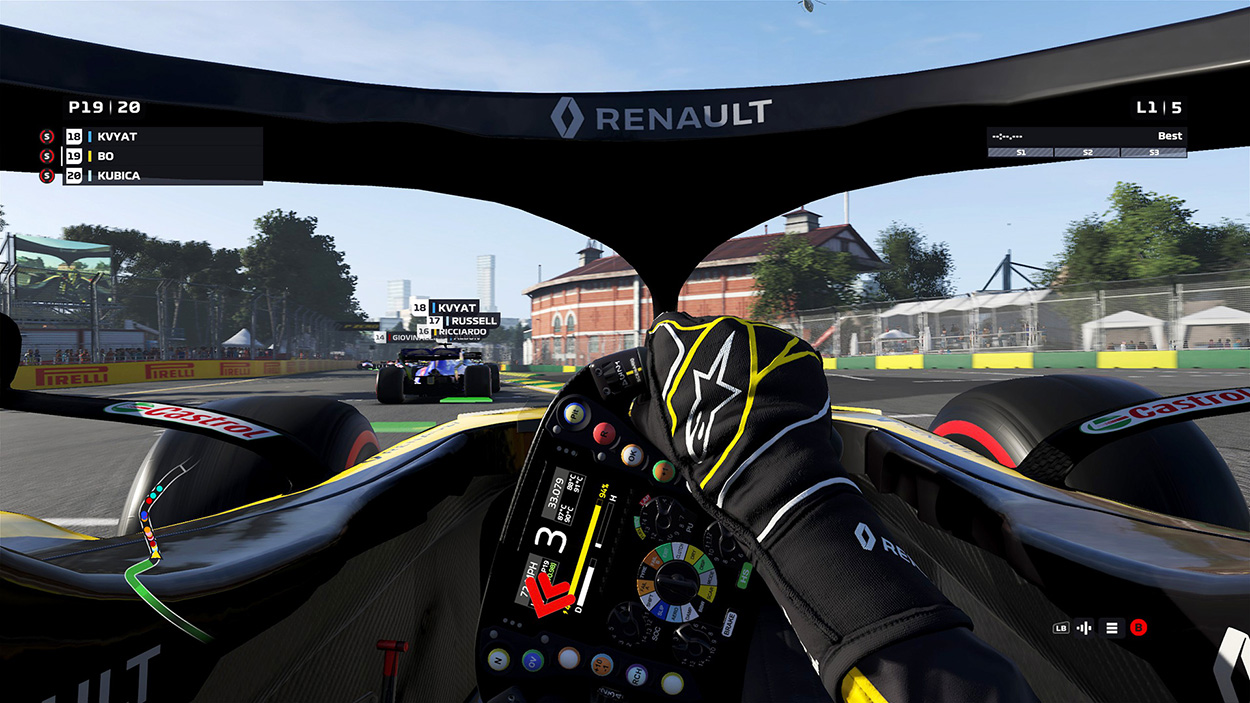Open the three-line multi-function display menu

coord(1111,628)
